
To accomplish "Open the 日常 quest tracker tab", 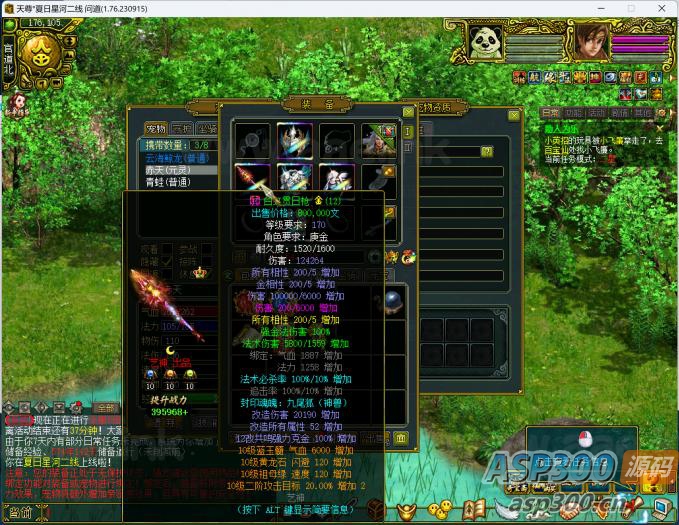I will (551, 113).
